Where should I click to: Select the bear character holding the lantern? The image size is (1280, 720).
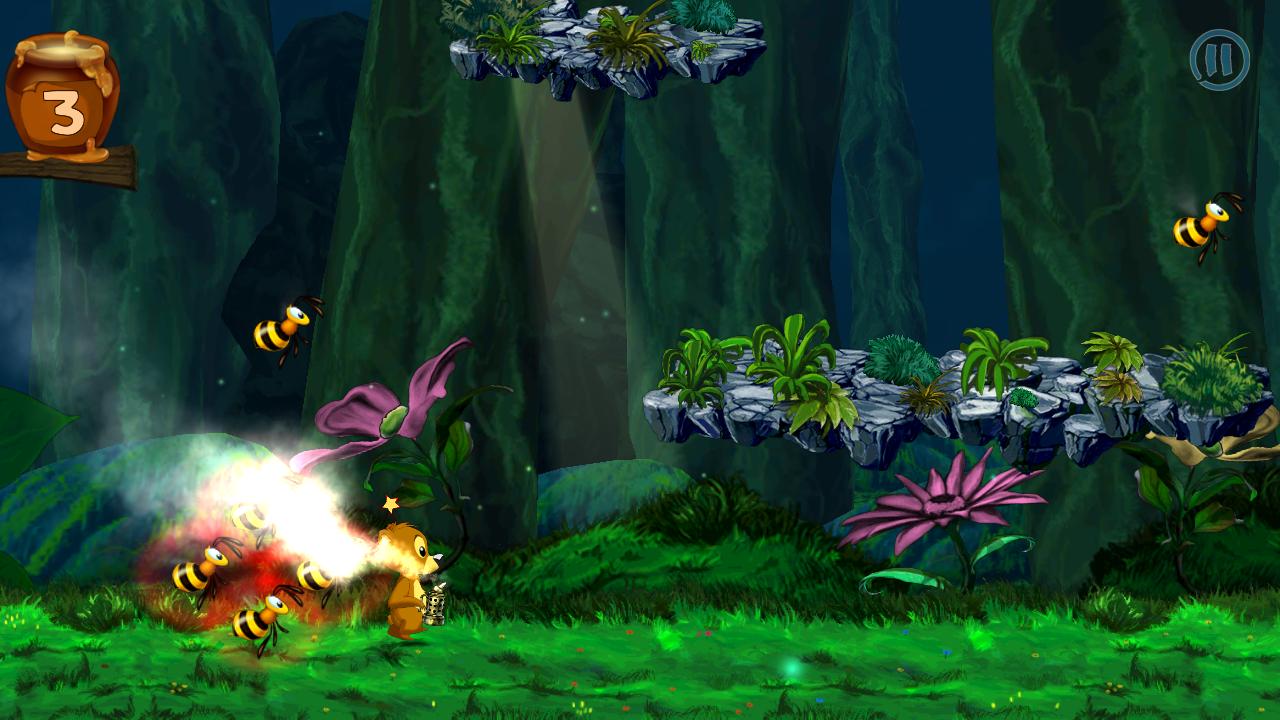click(x=408, y=580)
